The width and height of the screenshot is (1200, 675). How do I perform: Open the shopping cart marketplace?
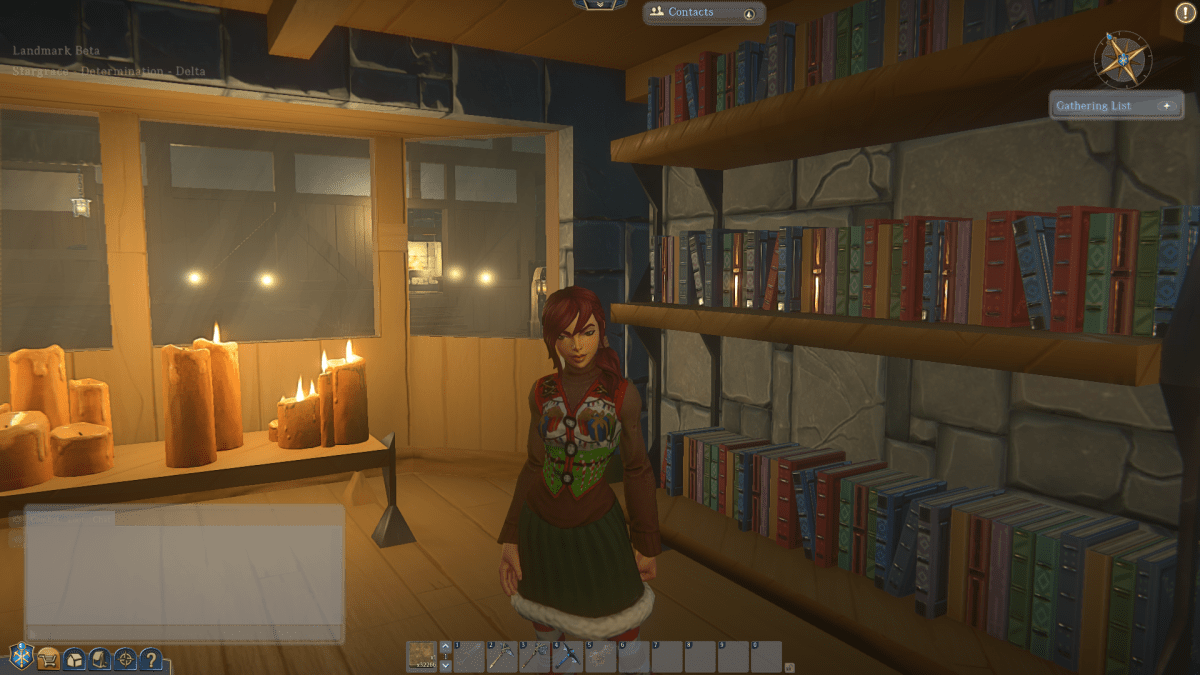48,658
